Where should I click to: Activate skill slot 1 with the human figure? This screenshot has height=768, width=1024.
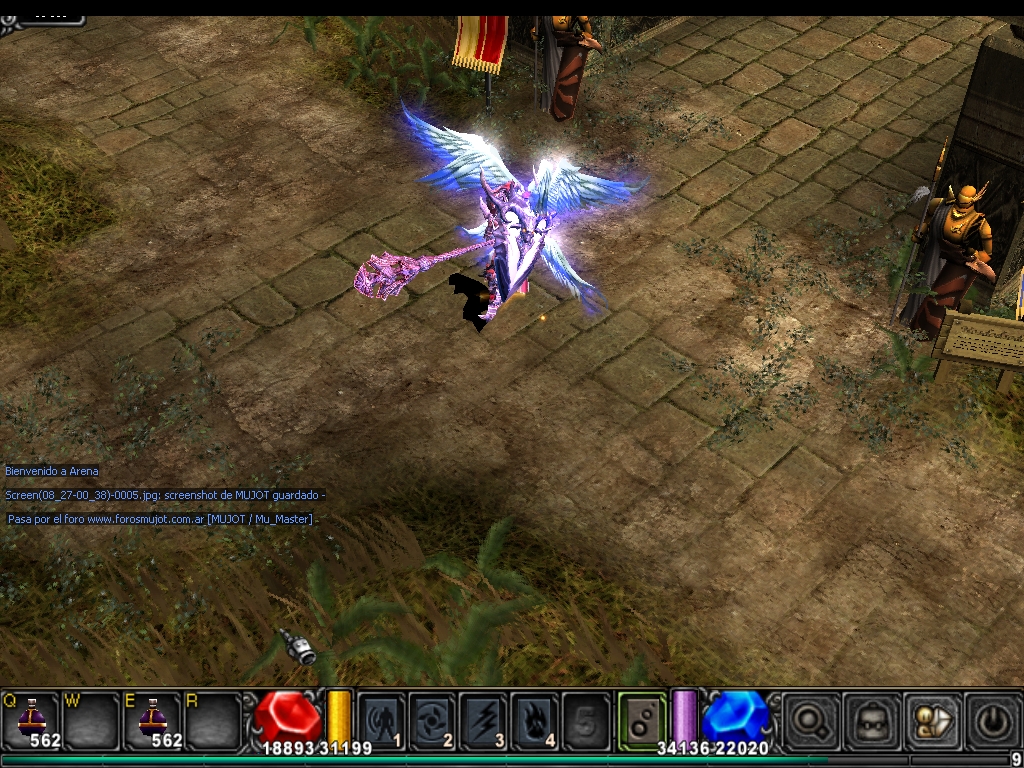tap(382, 720)
